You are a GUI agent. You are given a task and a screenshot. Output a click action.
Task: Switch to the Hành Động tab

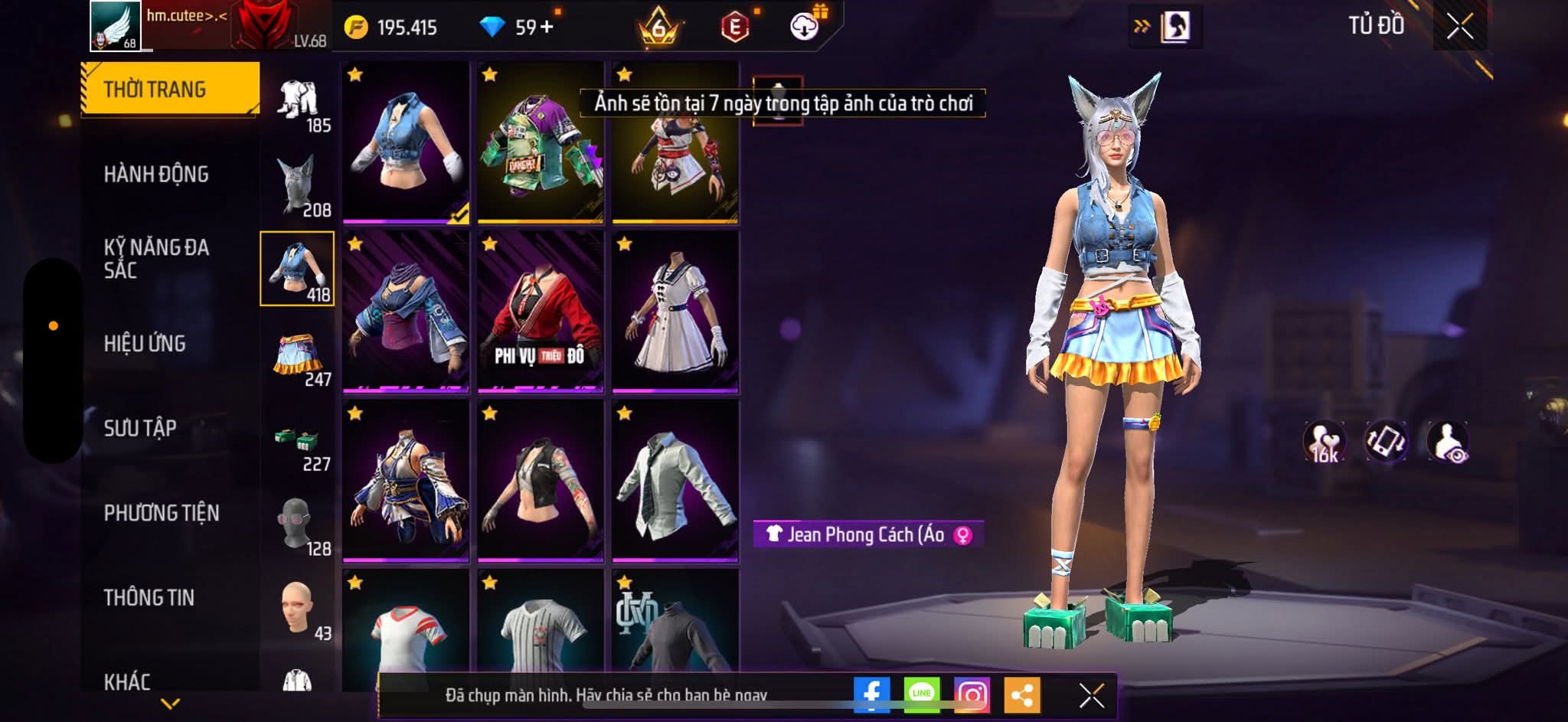pyautogui.click(x=156, y=175)
